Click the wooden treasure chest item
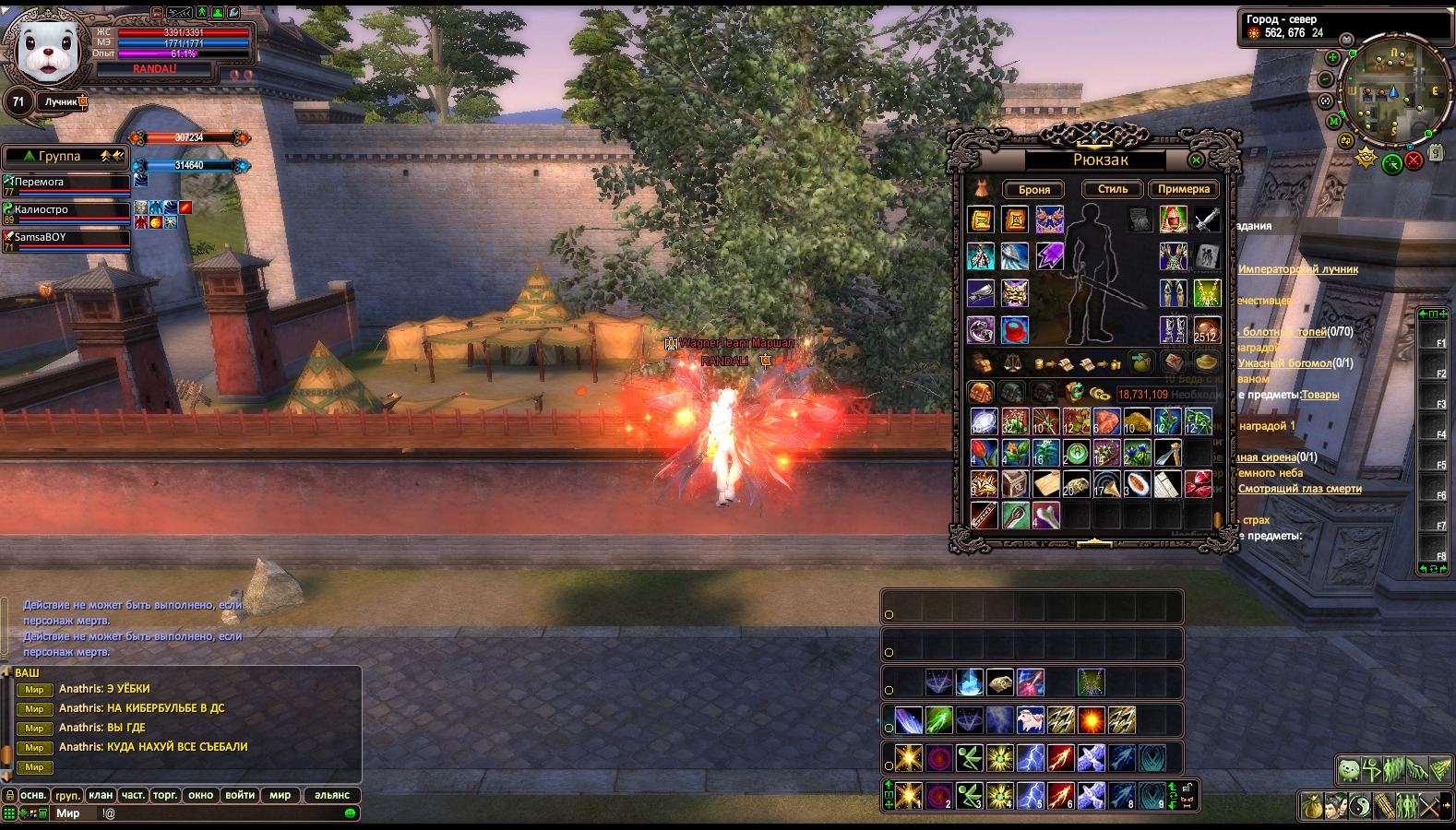 pyautogui.click(x=1015, y=484)
